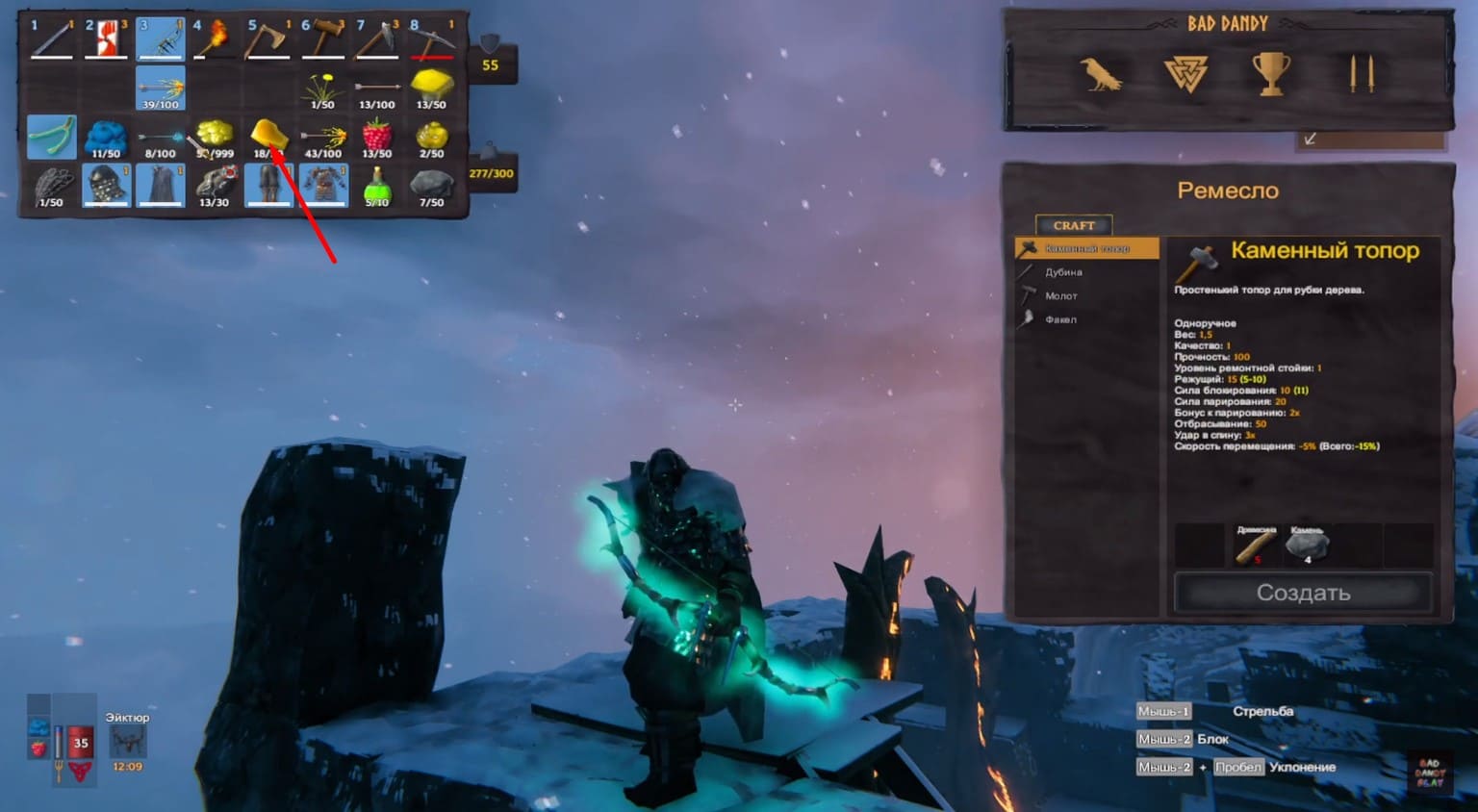Toggle the two swords PvP icon
Image resolution: width=1478 pixels, height=812 pixels.
1361,74
